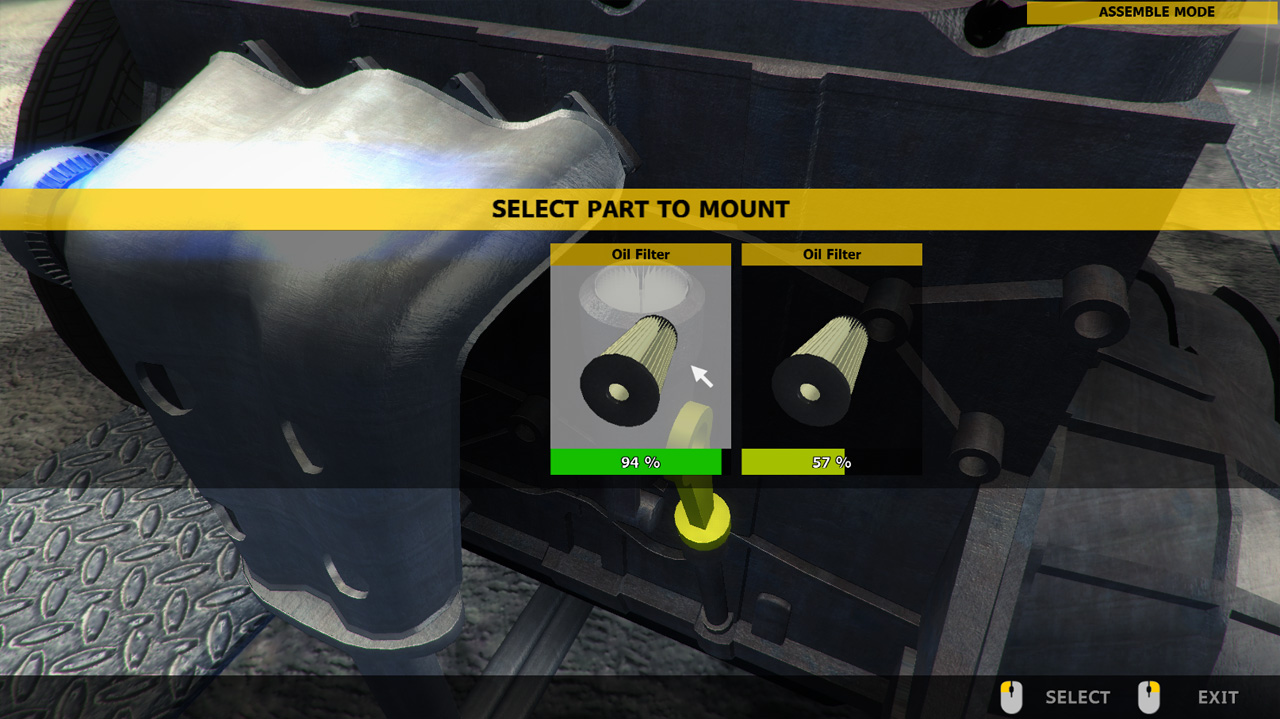1280x719 pixels.
Task: Choose the 57% condition Oil Filter
Action: (831, 358)
